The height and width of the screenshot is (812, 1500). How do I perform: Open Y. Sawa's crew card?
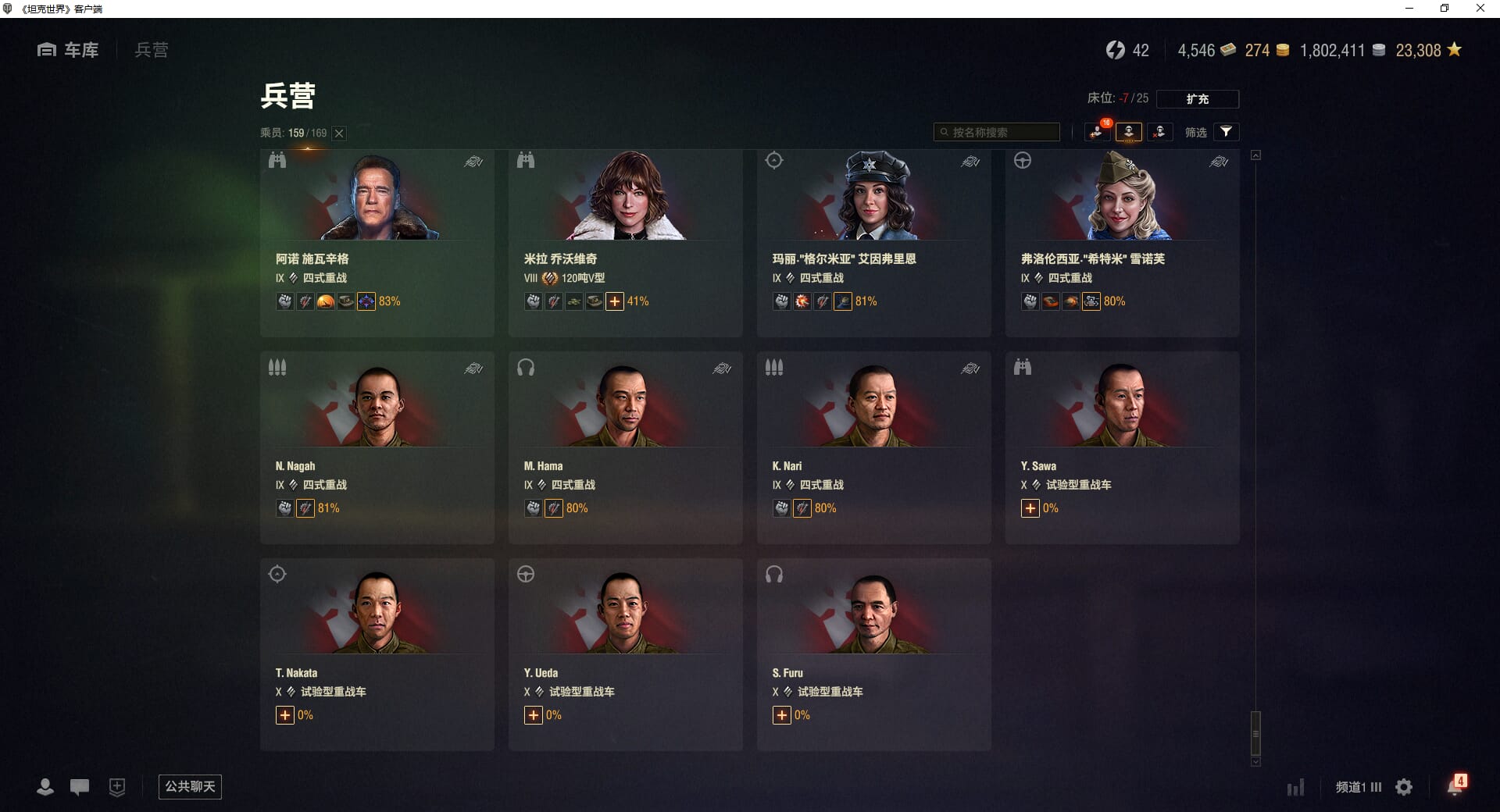[1122, 447]
